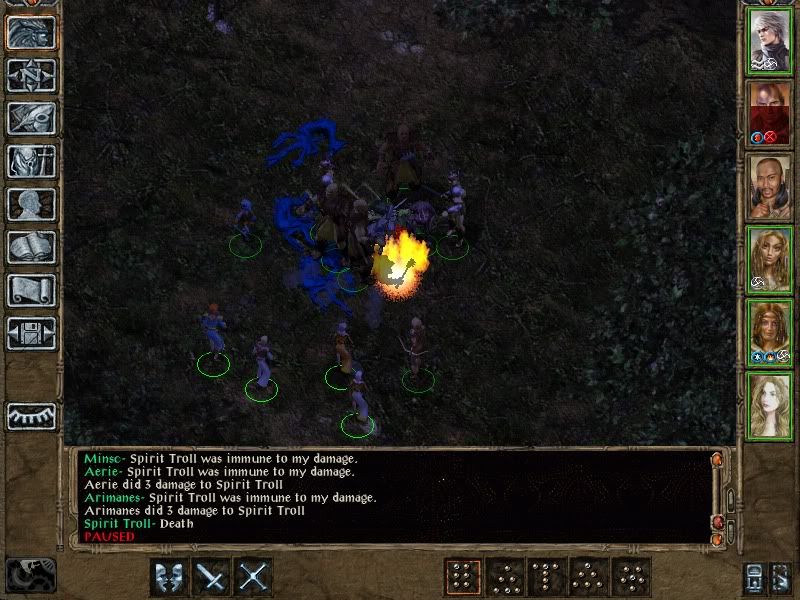The image size is (800, 600).
Task: Choose the last formation button in the row
Action: (x=632, y=577)
